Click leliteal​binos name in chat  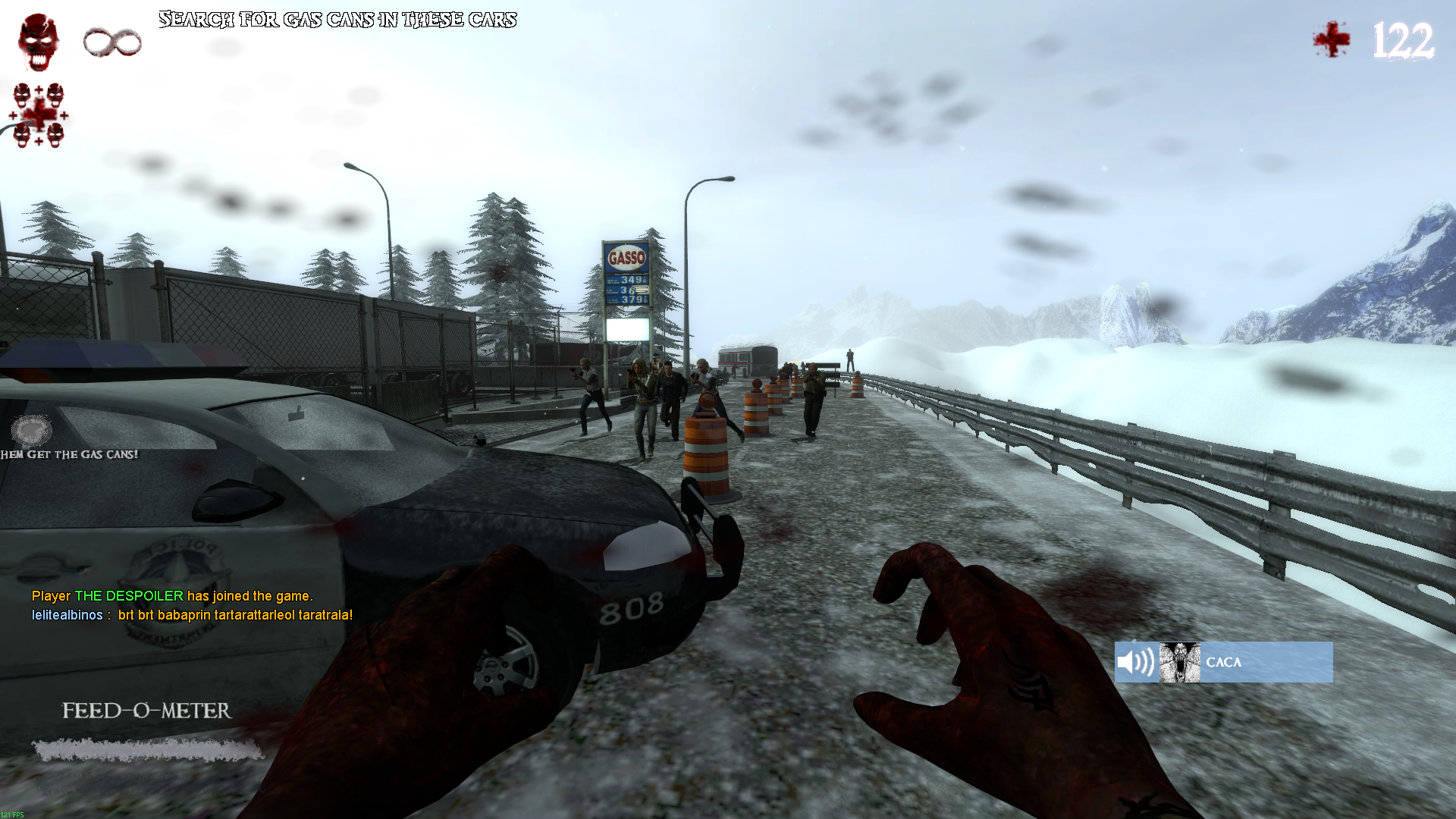67,615
